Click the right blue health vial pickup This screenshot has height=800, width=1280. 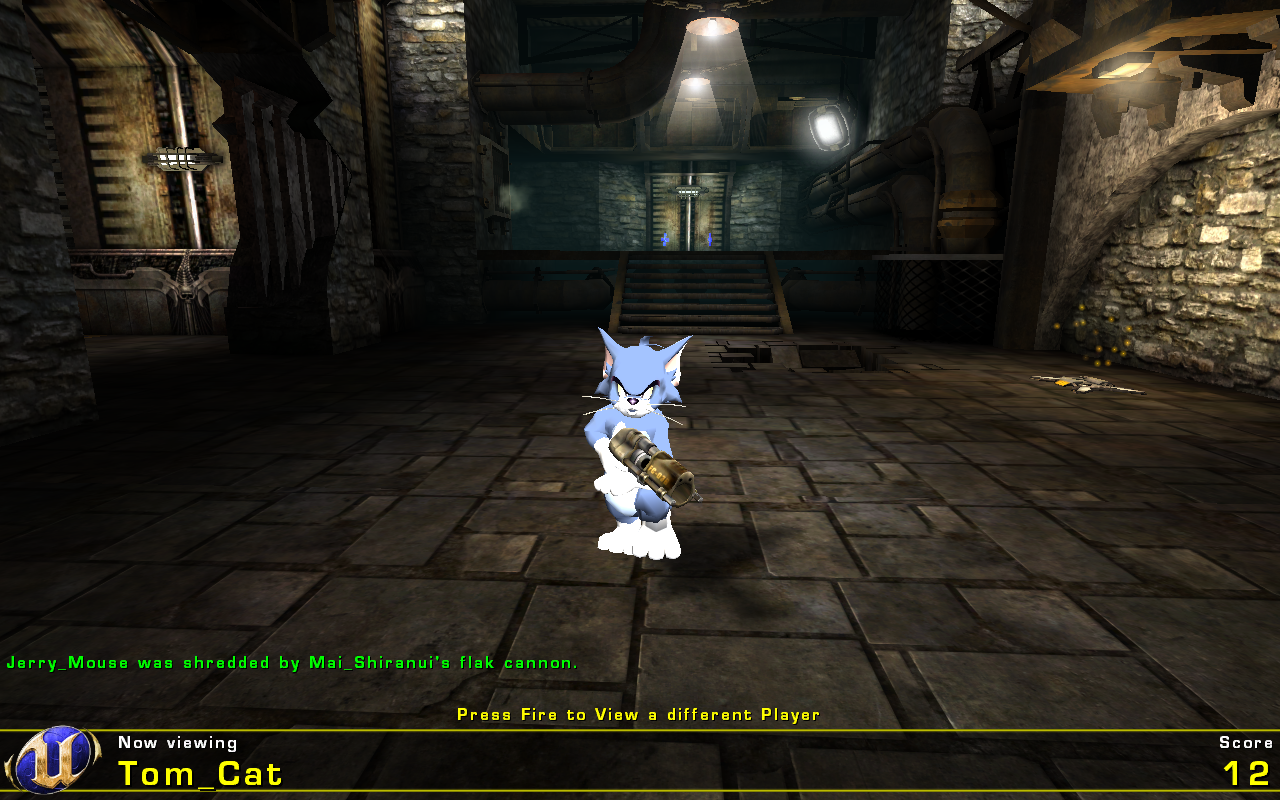point(710,240)
